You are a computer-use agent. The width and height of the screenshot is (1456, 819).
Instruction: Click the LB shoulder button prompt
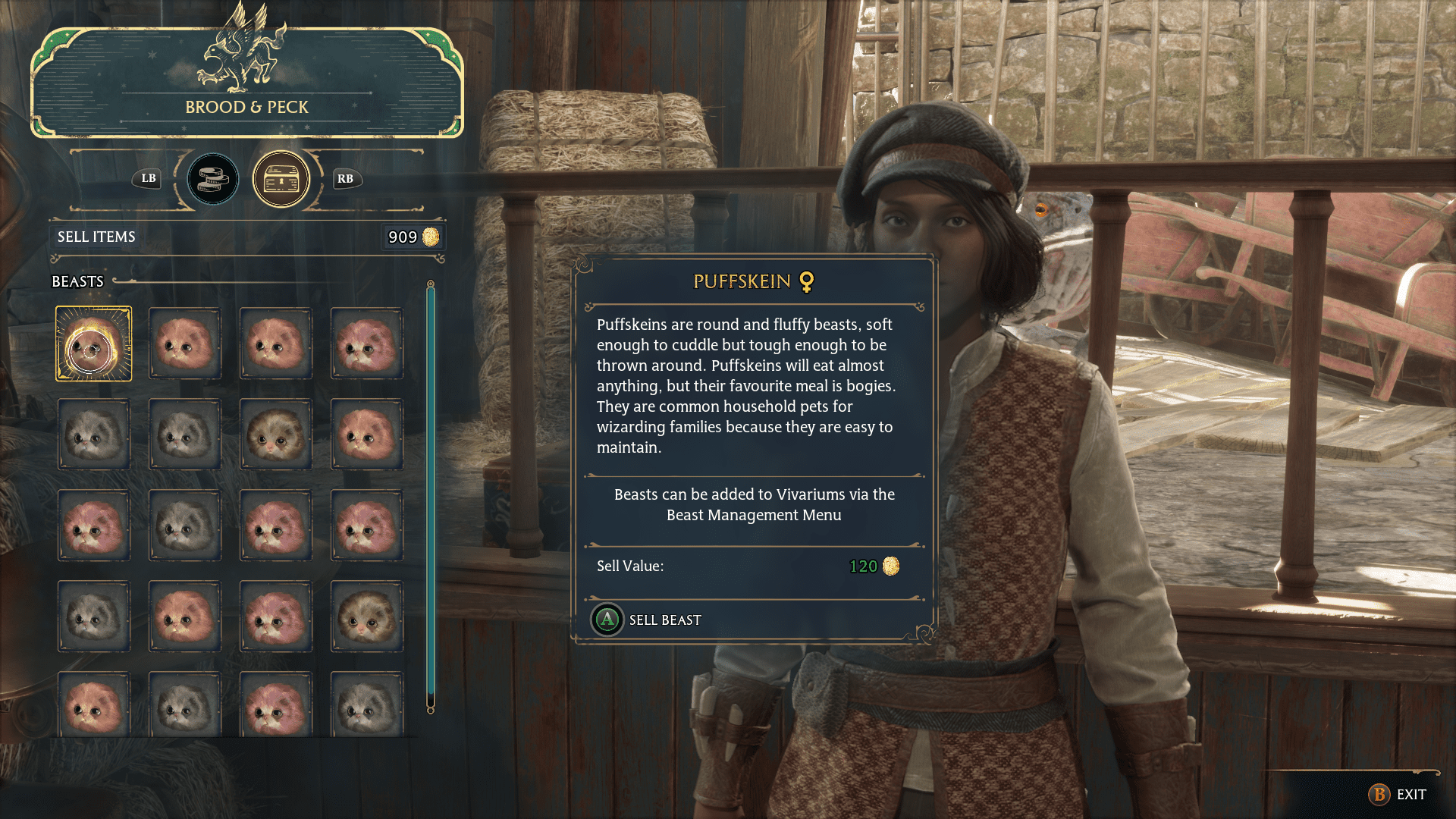(147, 179)
